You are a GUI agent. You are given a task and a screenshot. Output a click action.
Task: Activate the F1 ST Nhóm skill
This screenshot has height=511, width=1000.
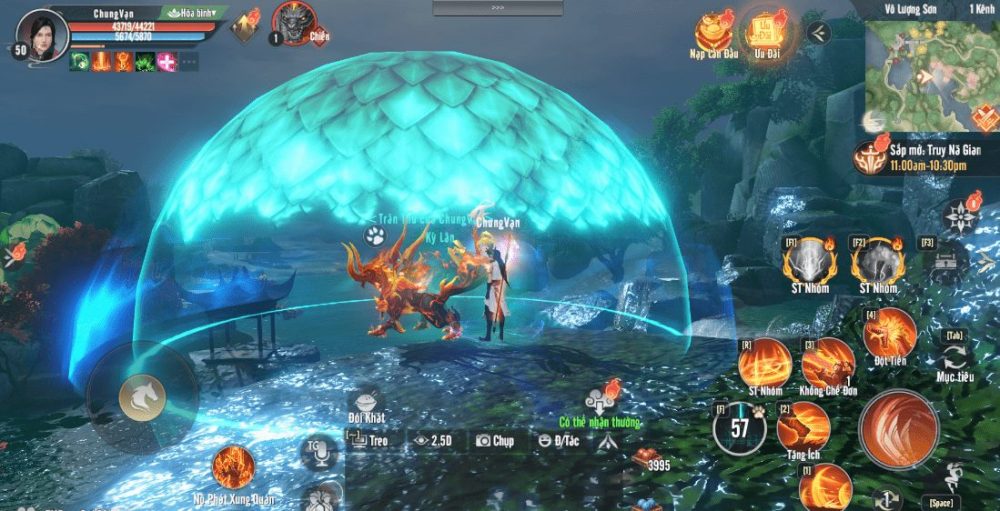coord(804,261)
